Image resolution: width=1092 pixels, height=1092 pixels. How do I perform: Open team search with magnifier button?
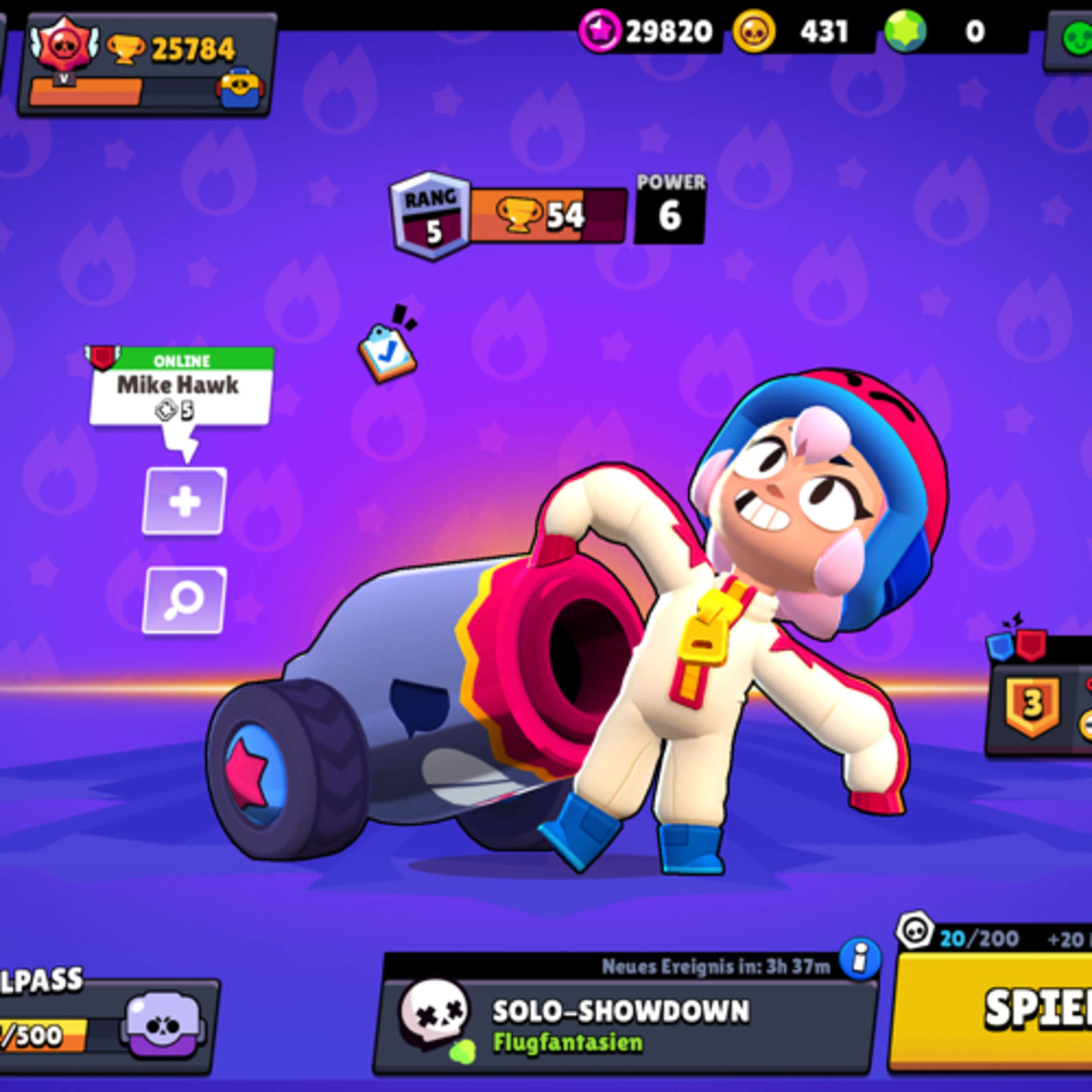[x=184, y=600]
